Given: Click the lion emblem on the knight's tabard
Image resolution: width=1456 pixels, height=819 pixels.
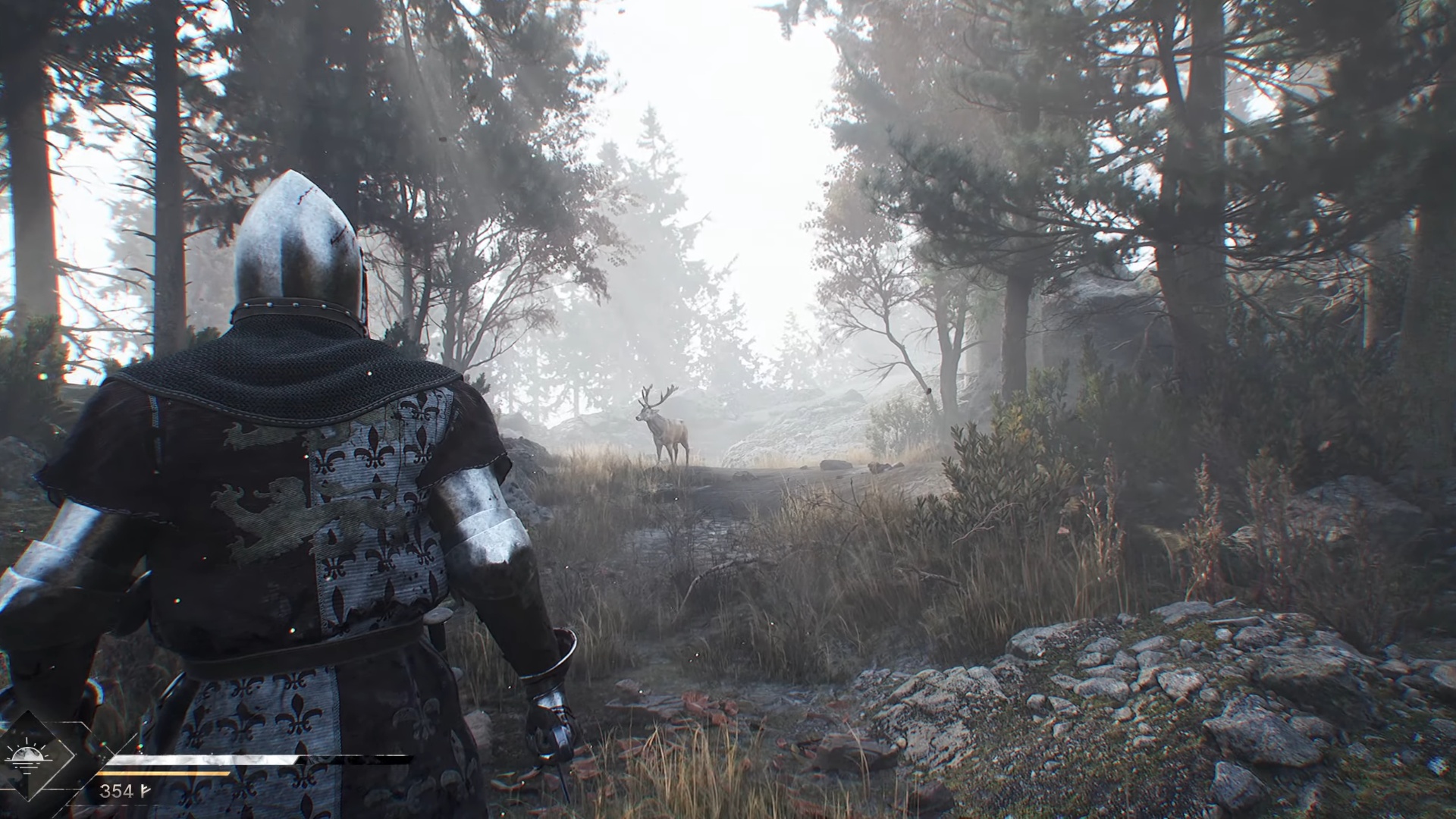Looking at the screenshot, I should click(265, 516).
